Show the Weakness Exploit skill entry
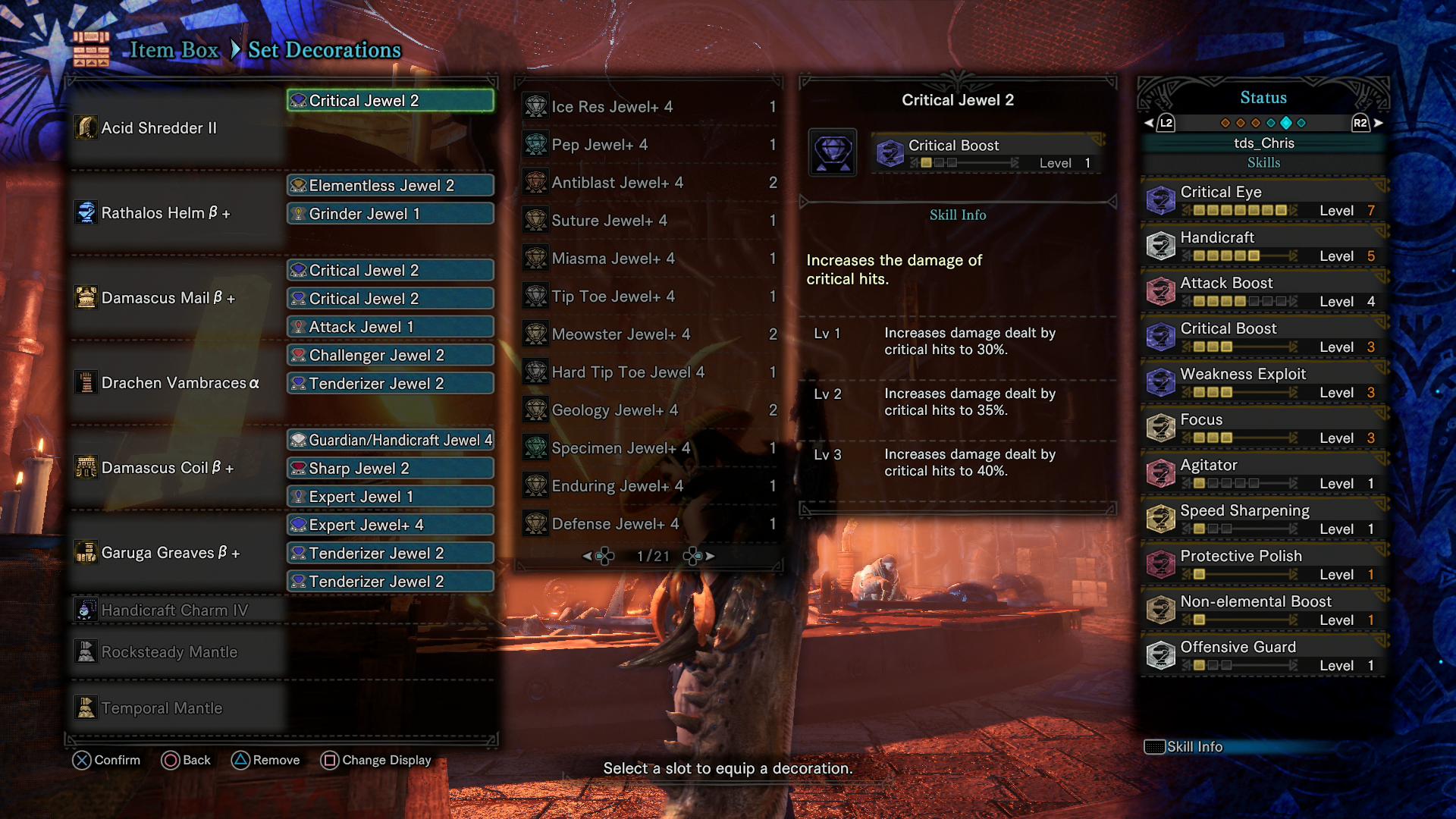Viewport: 1456px width, 819px height. 1263,383
